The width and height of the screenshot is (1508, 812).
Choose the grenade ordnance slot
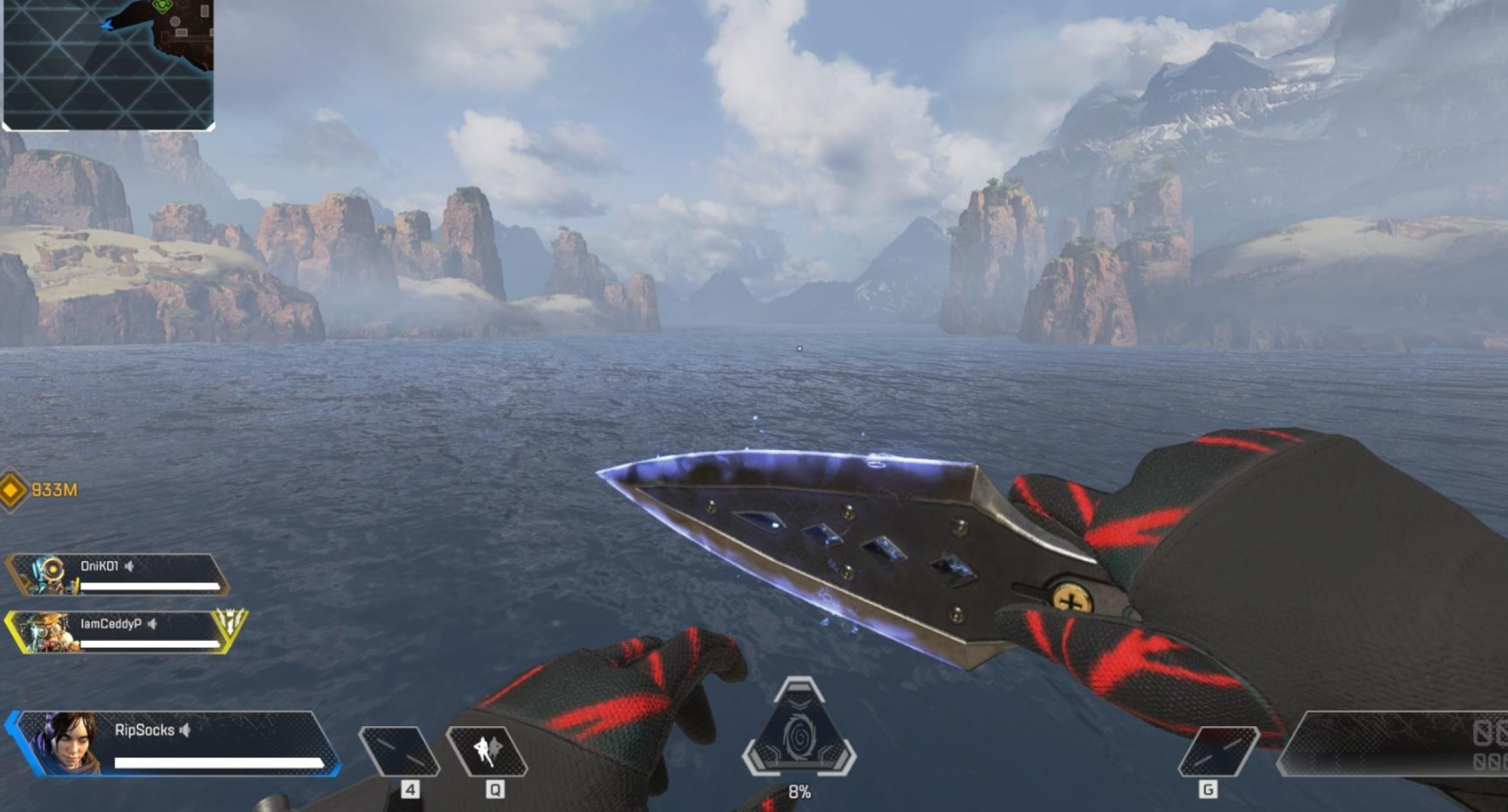click(x=1218, y=751)
